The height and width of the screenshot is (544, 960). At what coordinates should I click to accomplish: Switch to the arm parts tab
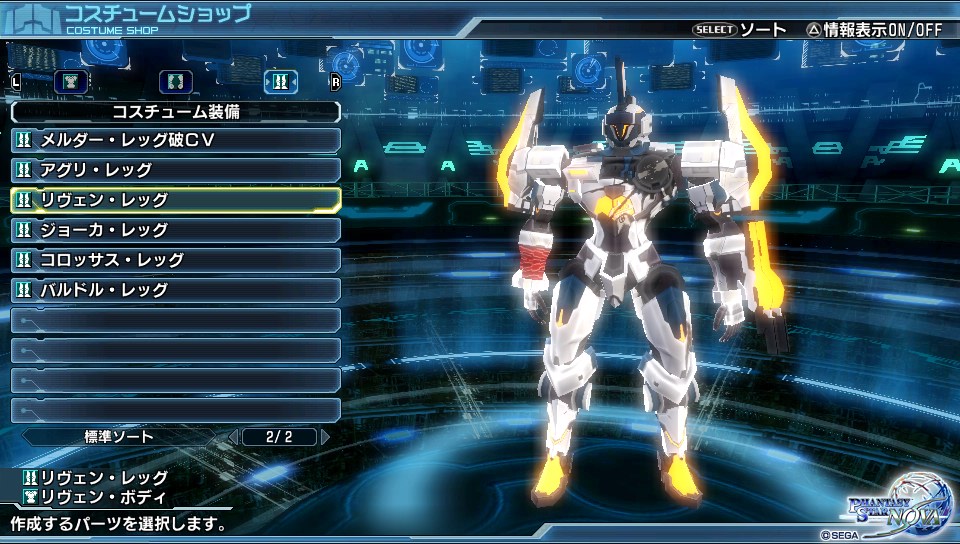(176, 82)
